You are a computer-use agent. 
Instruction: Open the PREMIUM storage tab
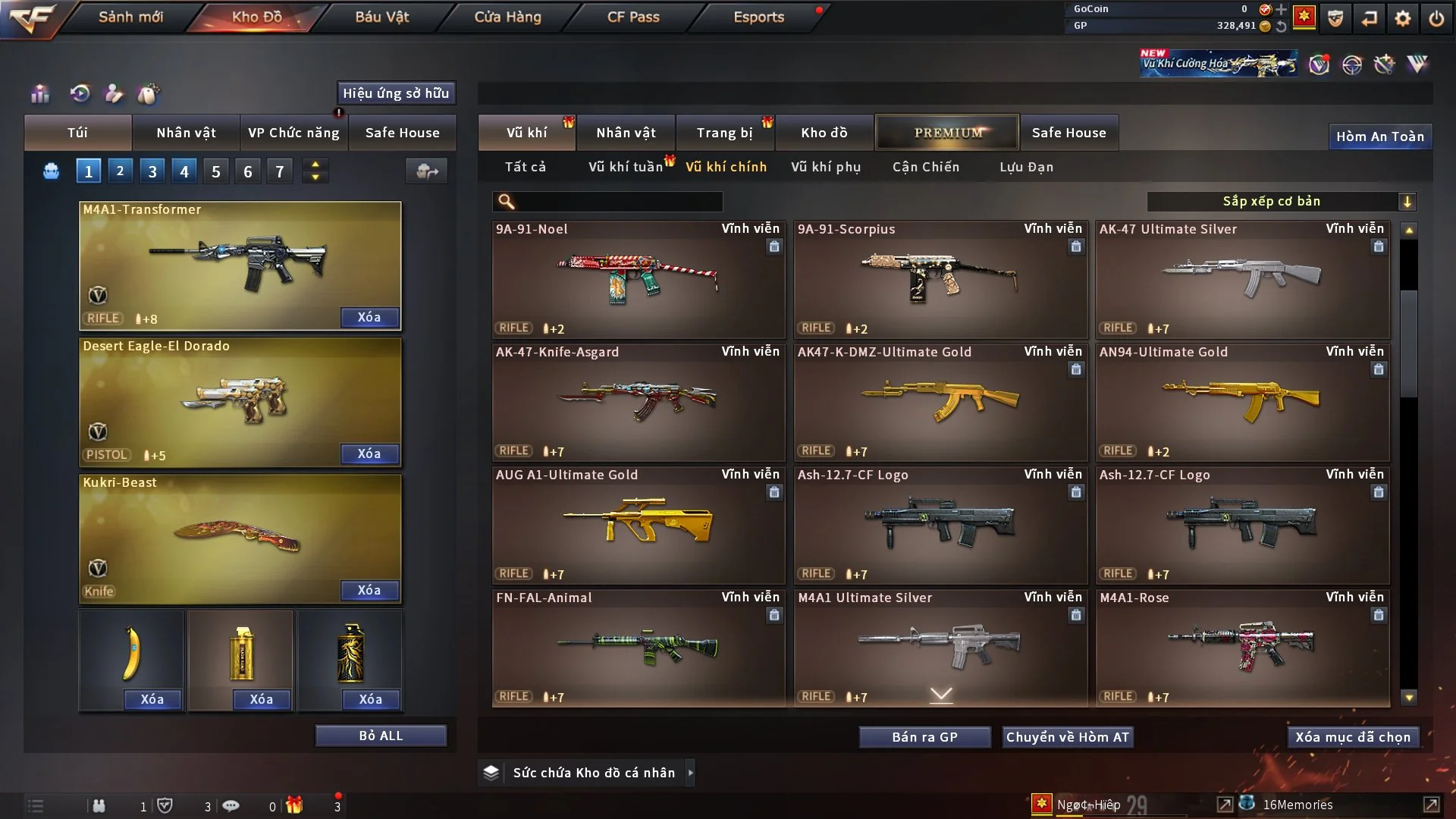click(x=947, y=133)
